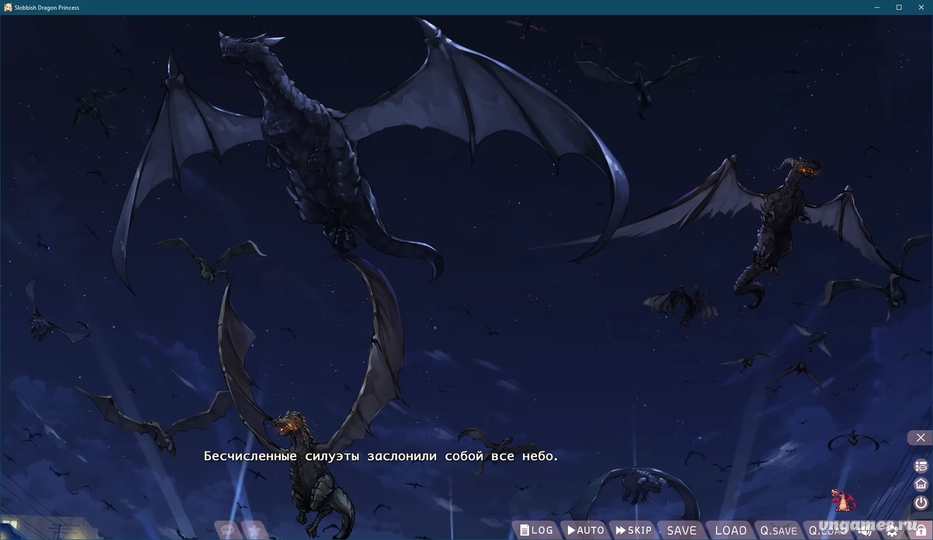Toggle the padlock lock button
The image size is (933, 540).
(x=920, y=531)
